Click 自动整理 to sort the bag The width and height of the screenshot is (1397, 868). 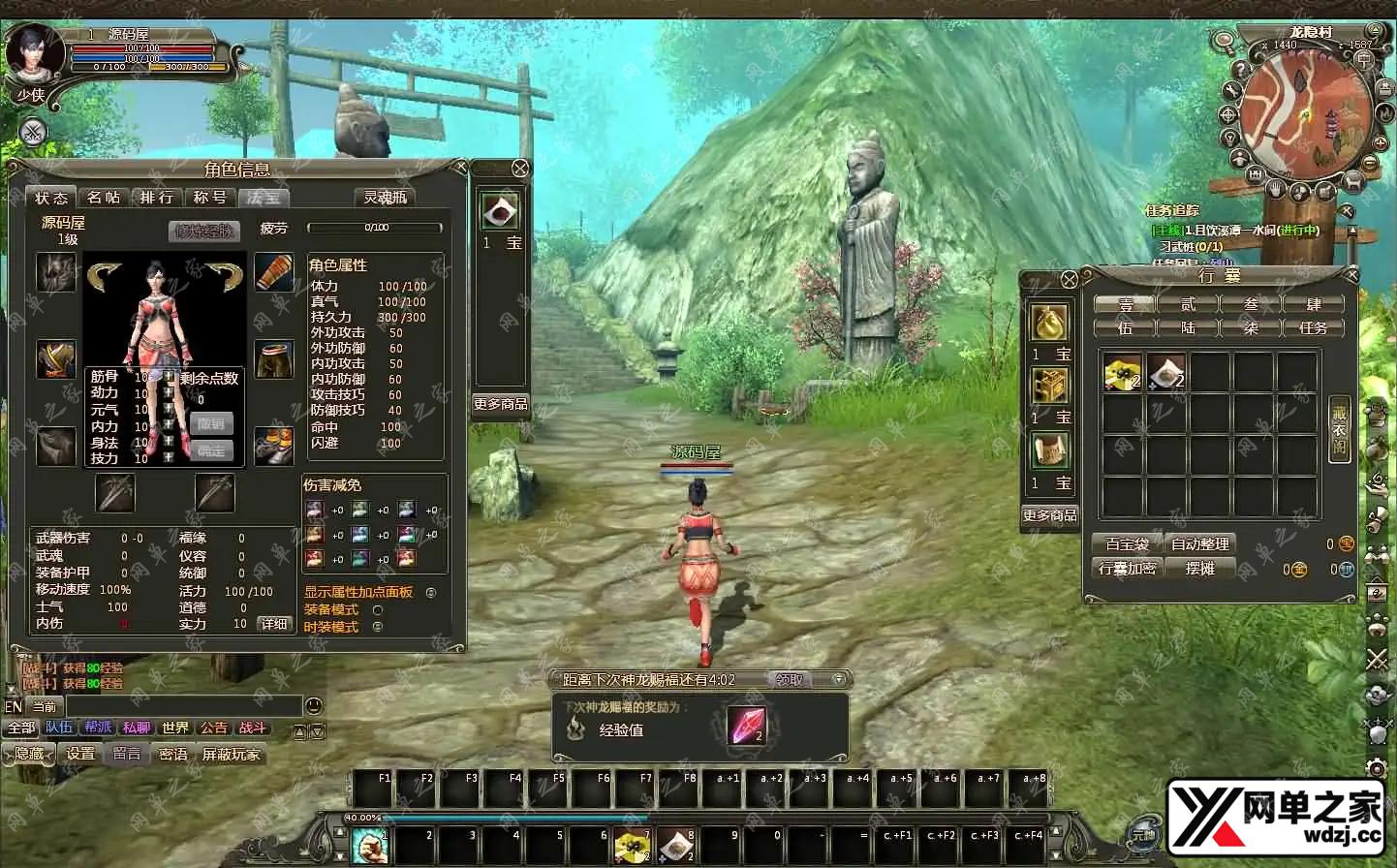click(x=1199, y=544)
